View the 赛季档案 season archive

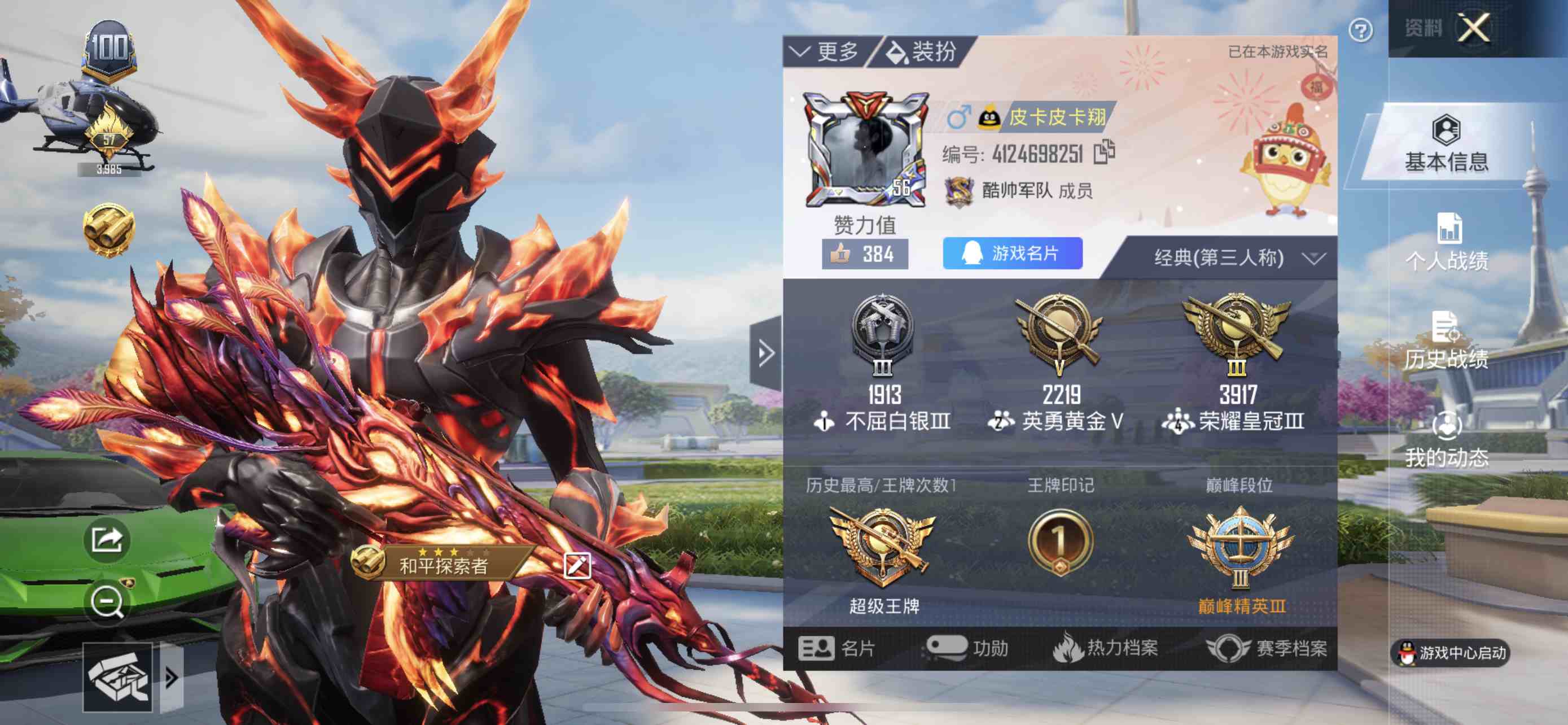click(x=1266, y=648)
